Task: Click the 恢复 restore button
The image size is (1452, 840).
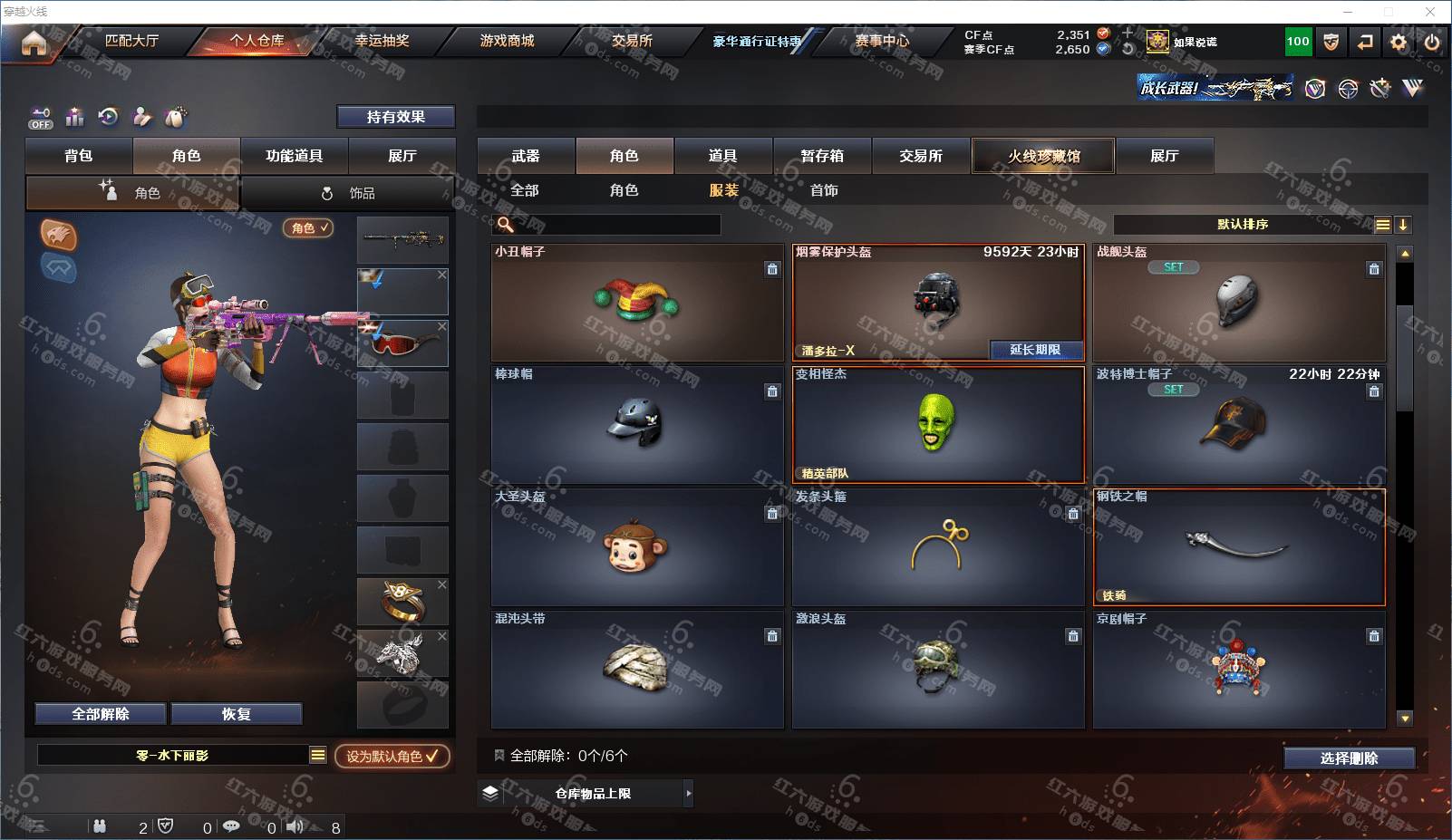Action: coord(236,714)
